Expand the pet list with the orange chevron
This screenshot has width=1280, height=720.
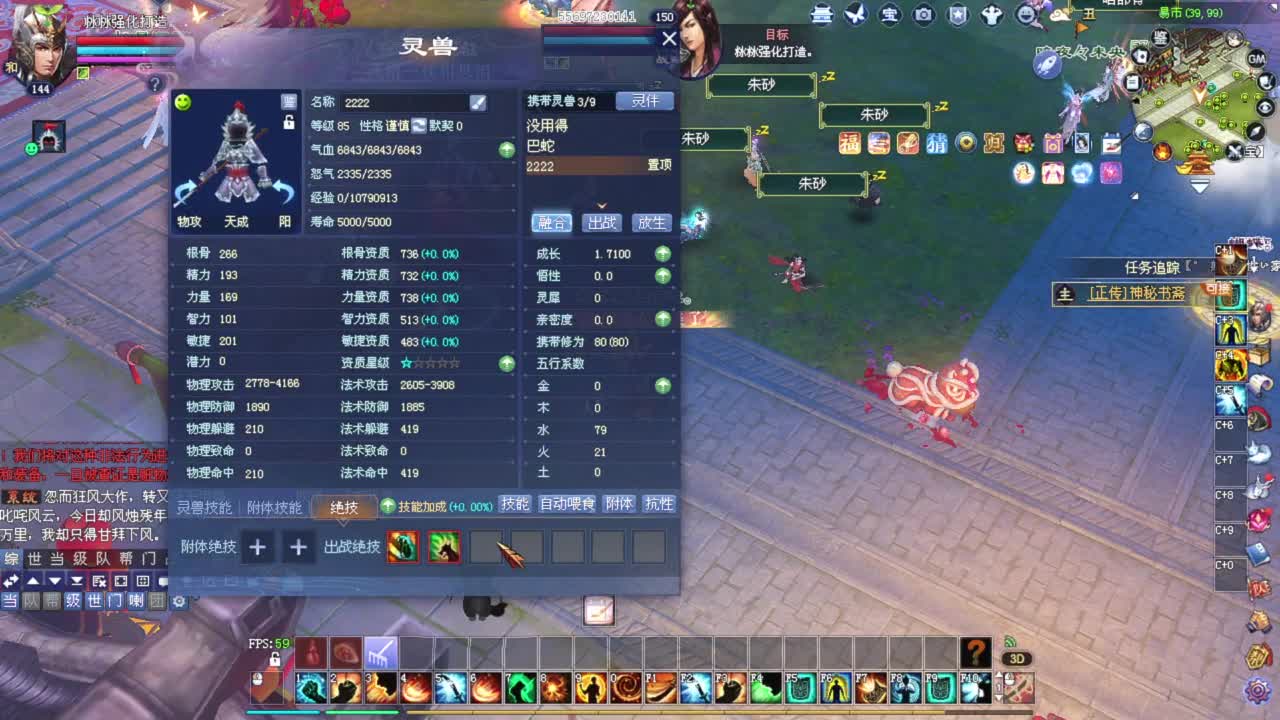(x=600, y=206)
